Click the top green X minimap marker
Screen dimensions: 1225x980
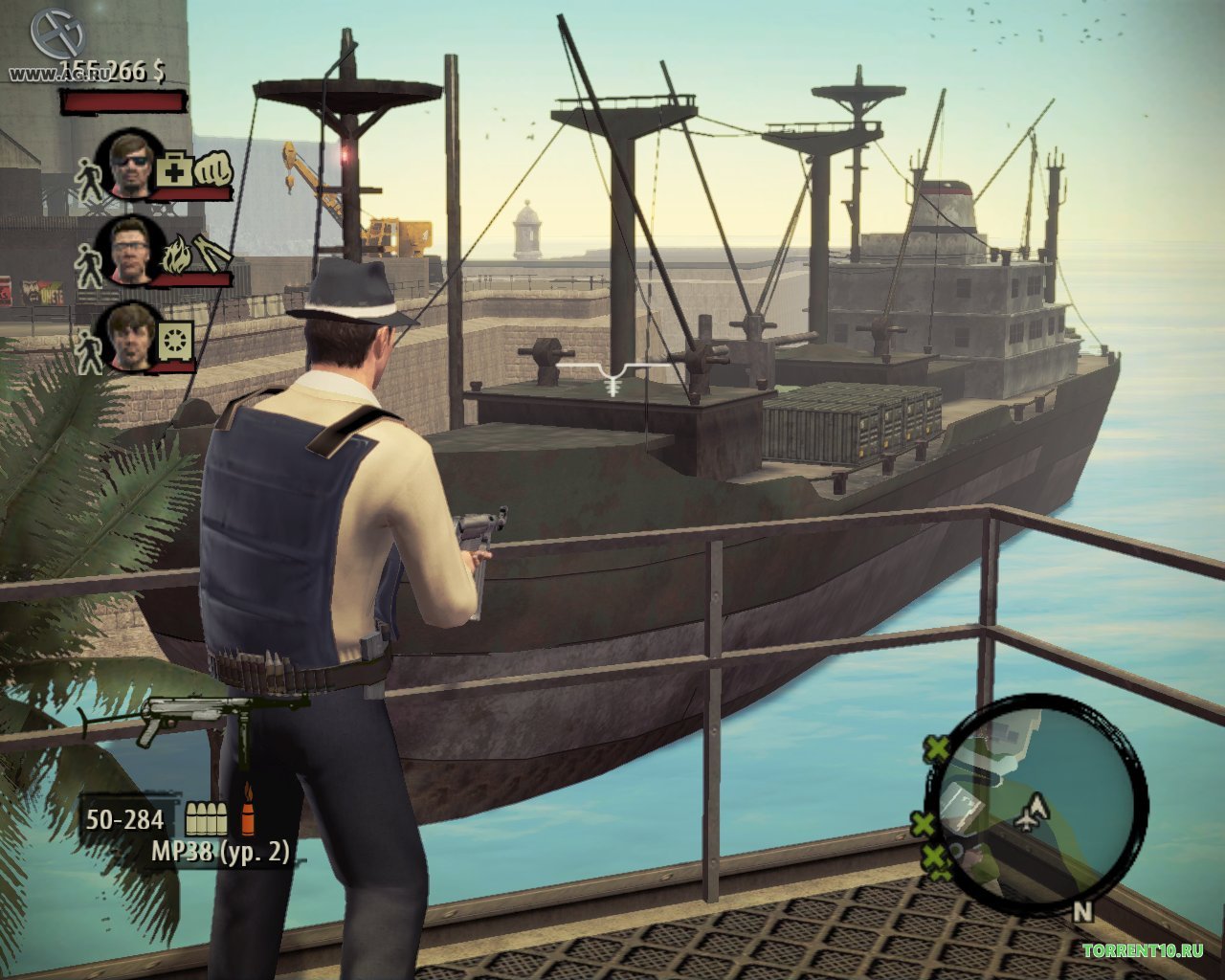(x=936, y=749)
